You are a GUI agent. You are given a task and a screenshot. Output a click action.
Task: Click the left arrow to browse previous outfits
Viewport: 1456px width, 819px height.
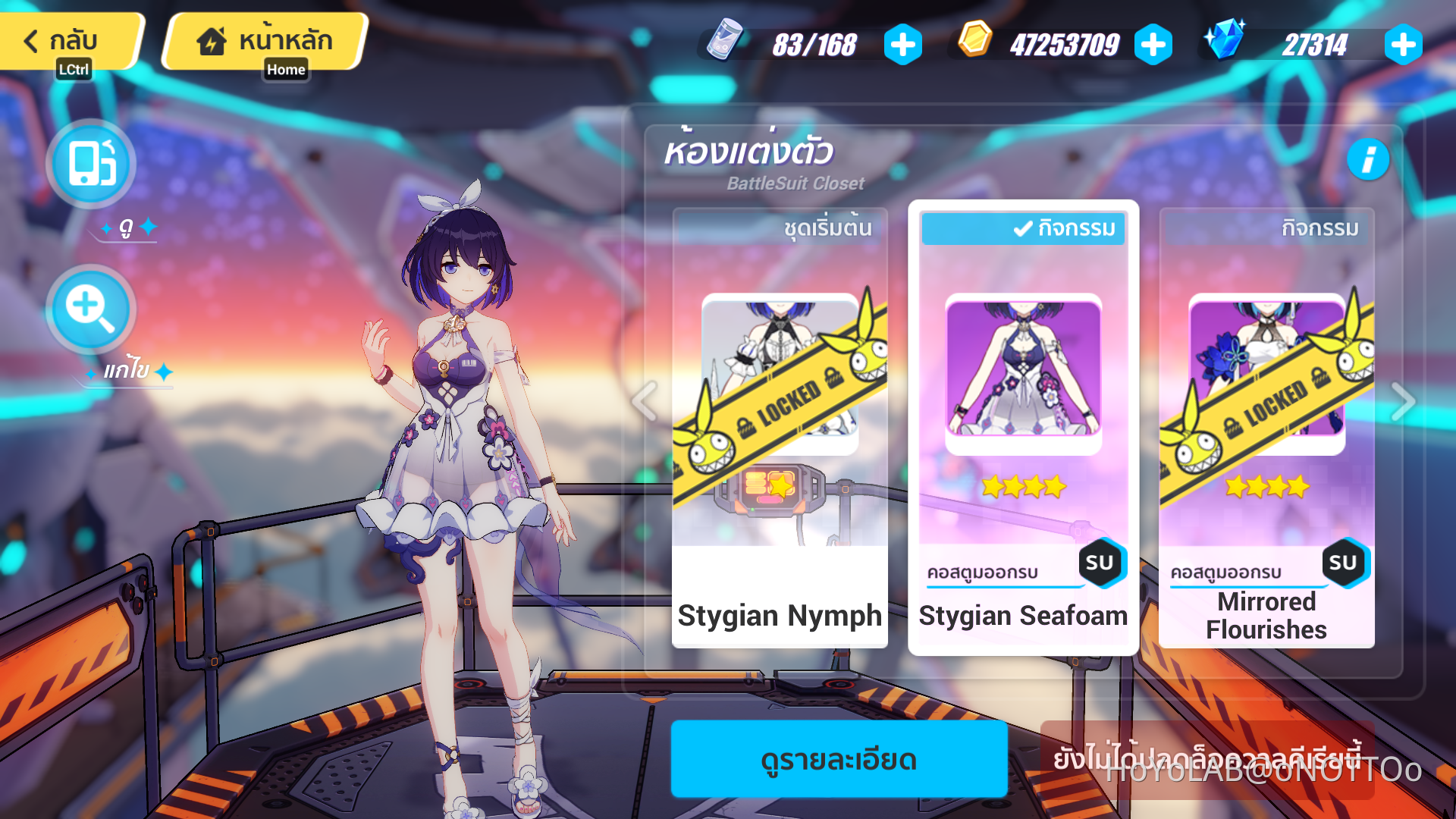pyautogui.click(x=645, y=400)
